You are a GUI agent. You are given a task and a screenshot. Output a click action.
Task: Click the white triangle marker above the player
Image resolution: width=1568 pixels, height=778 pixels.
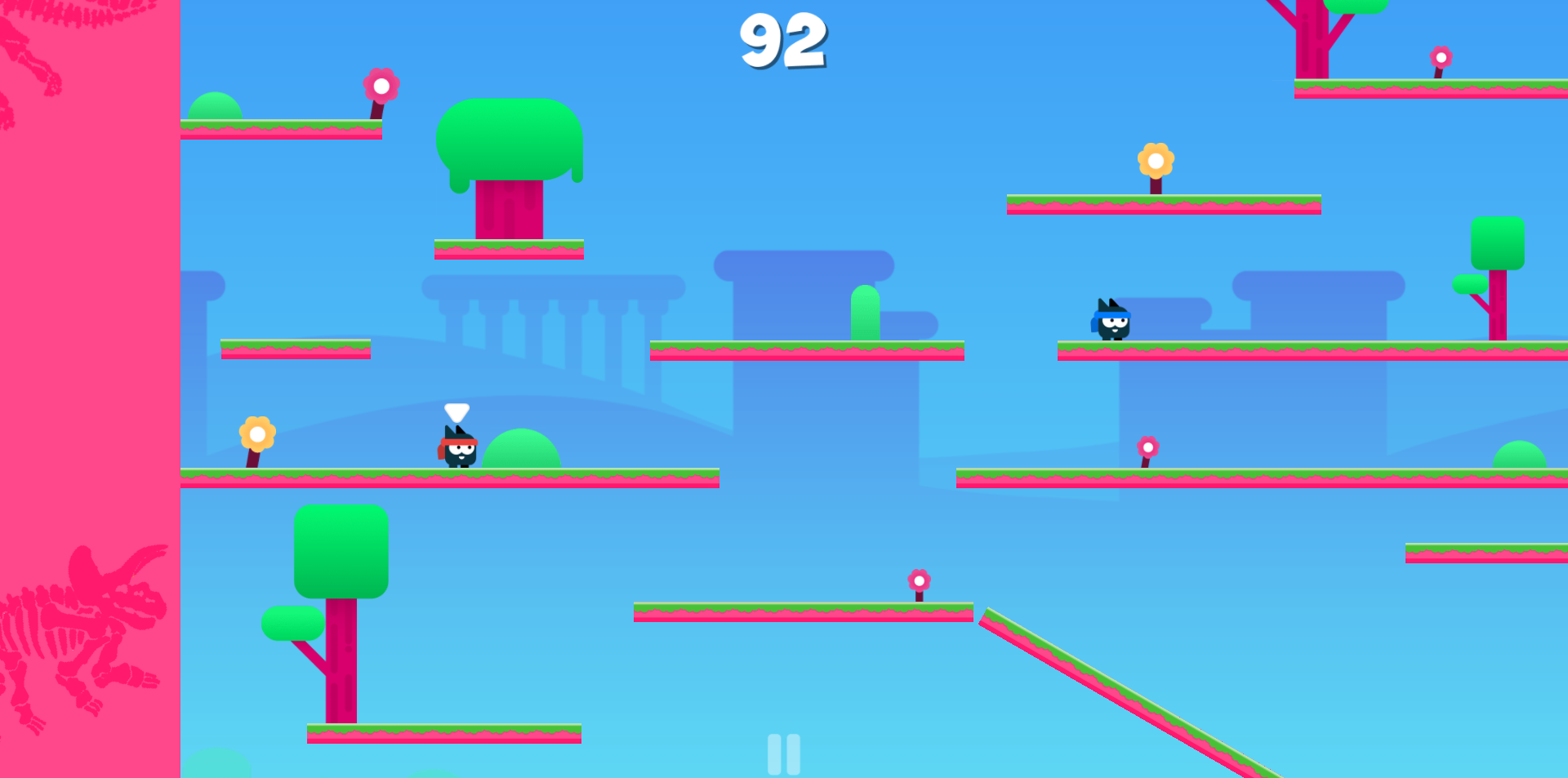pos(456,412)
